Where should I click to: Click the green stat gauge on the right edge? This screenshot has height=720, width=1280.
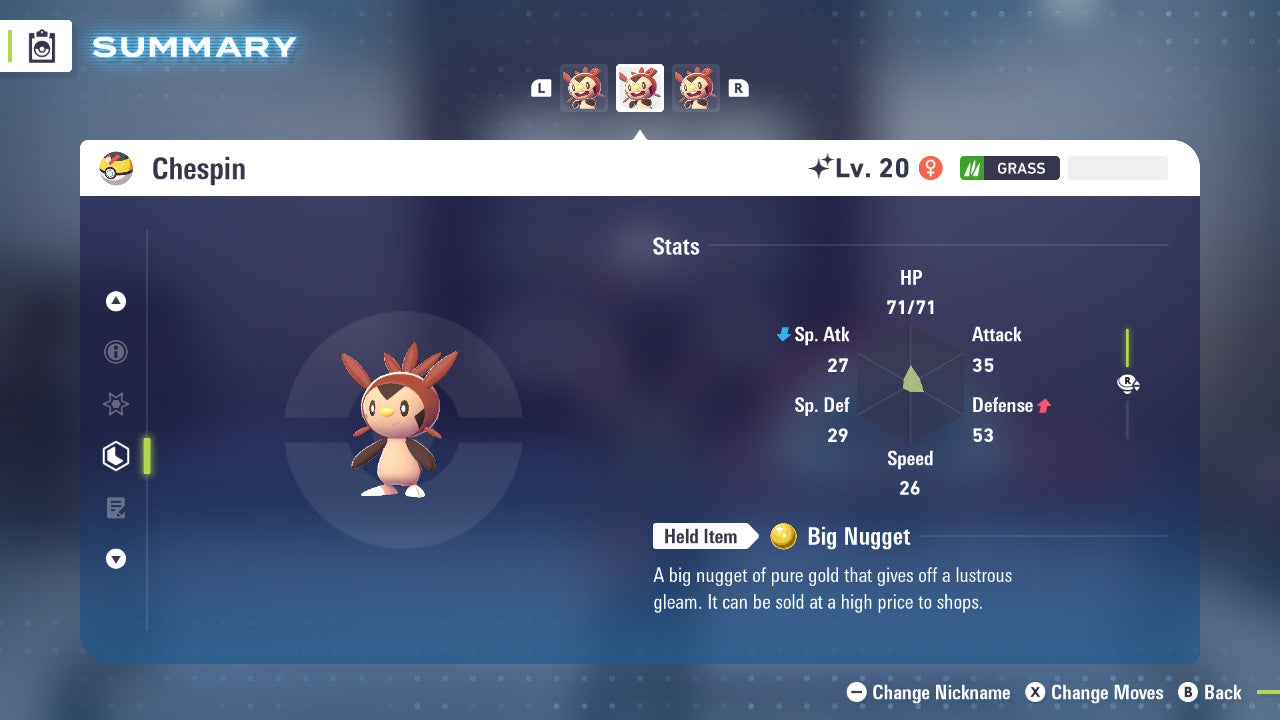[1127, 345]
